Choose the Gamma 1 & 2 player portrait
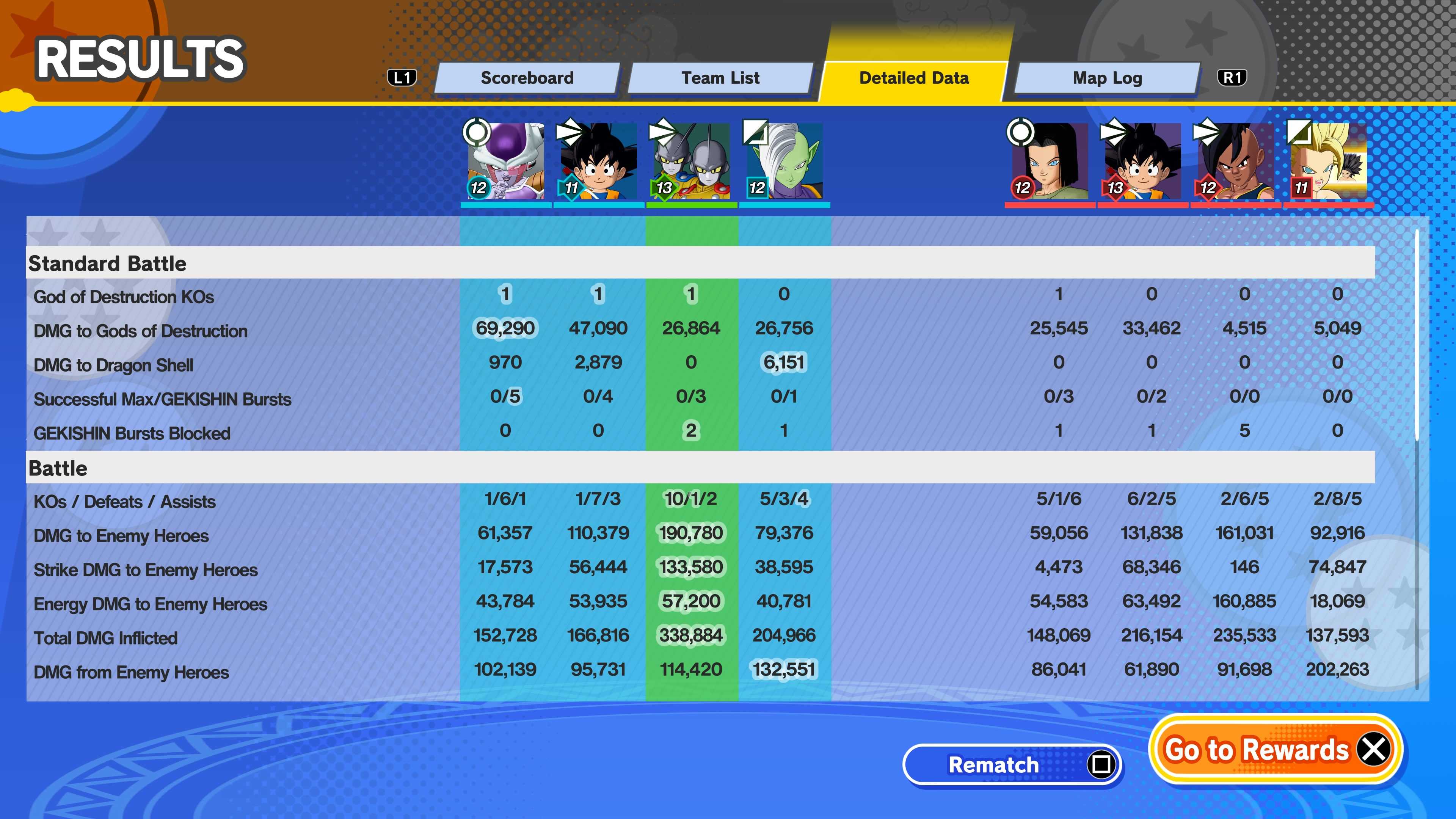Image resolution: width=1456 pixels, height=819 pixels. 691,161
